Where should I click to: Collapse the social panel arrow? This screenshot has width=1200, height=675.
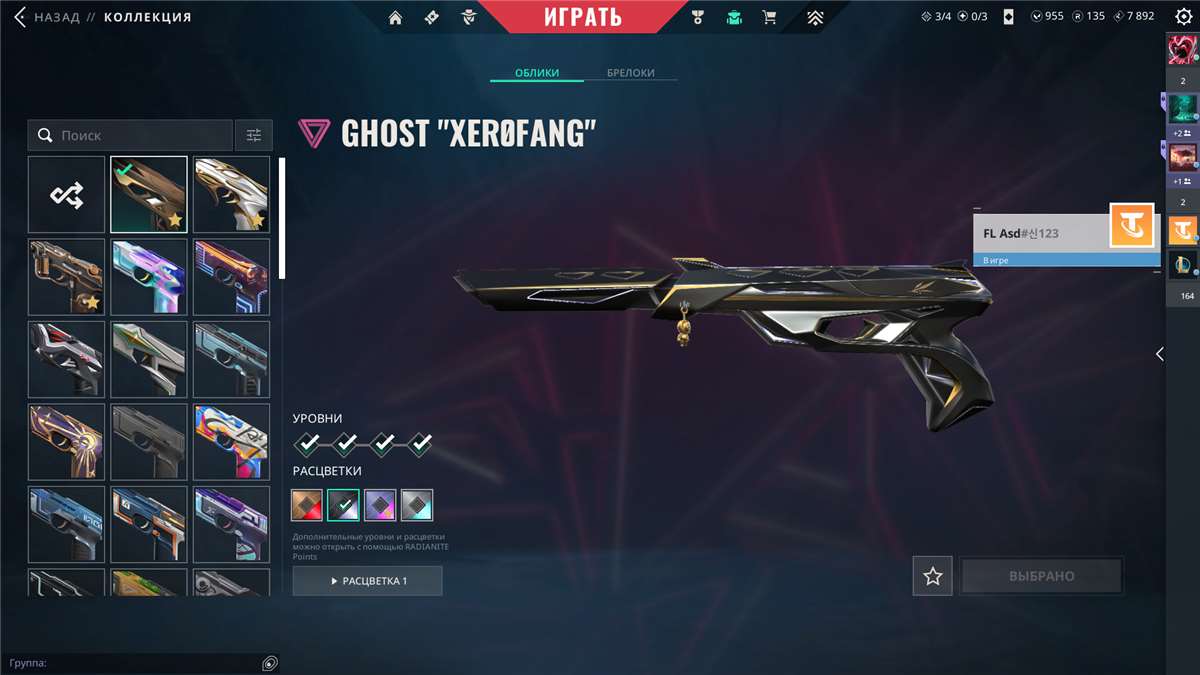coord(1159,354)
